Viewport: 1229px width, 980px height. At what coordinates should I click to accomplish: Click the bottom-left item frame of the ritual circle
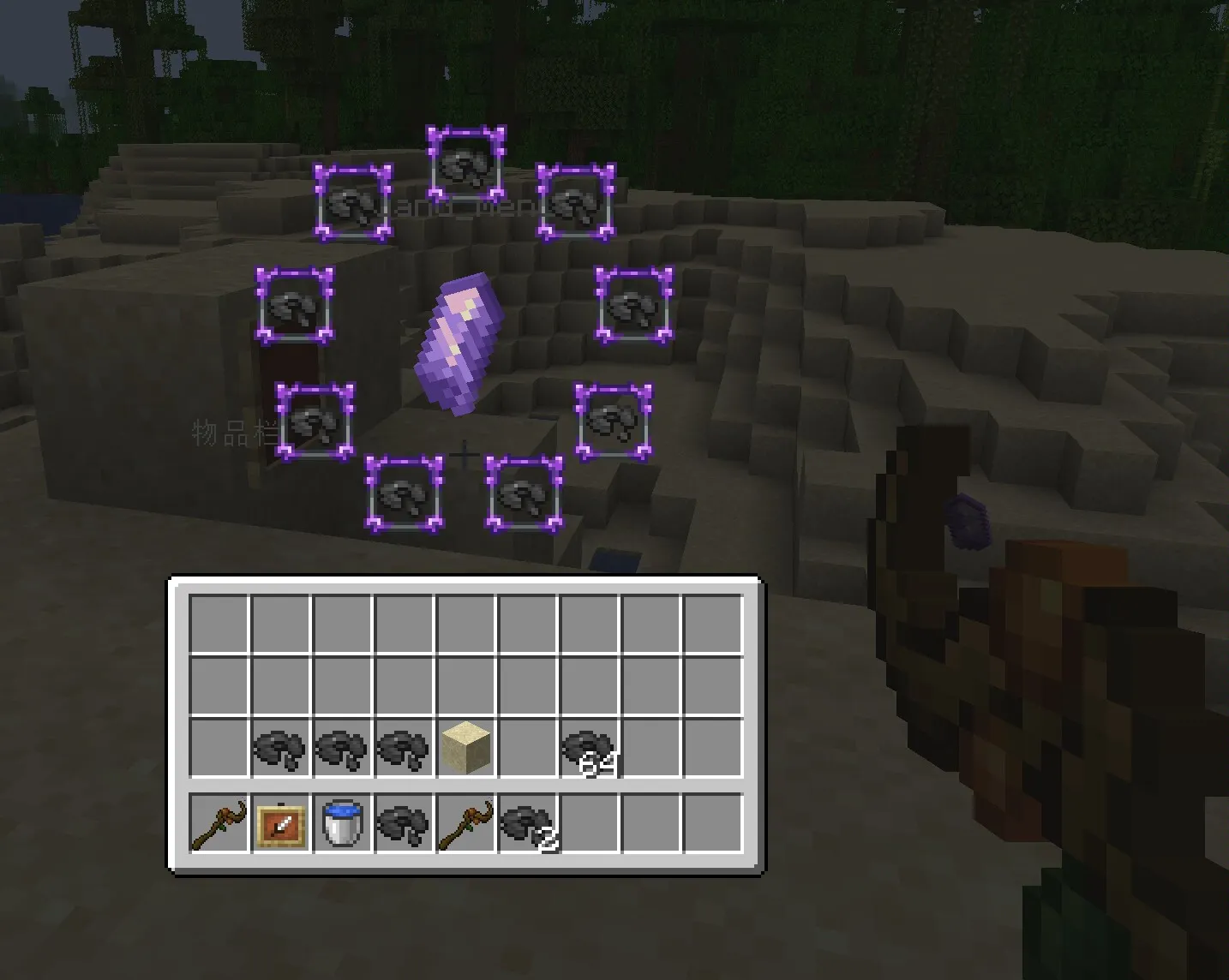pyautogui.click(x=404, y=494)
